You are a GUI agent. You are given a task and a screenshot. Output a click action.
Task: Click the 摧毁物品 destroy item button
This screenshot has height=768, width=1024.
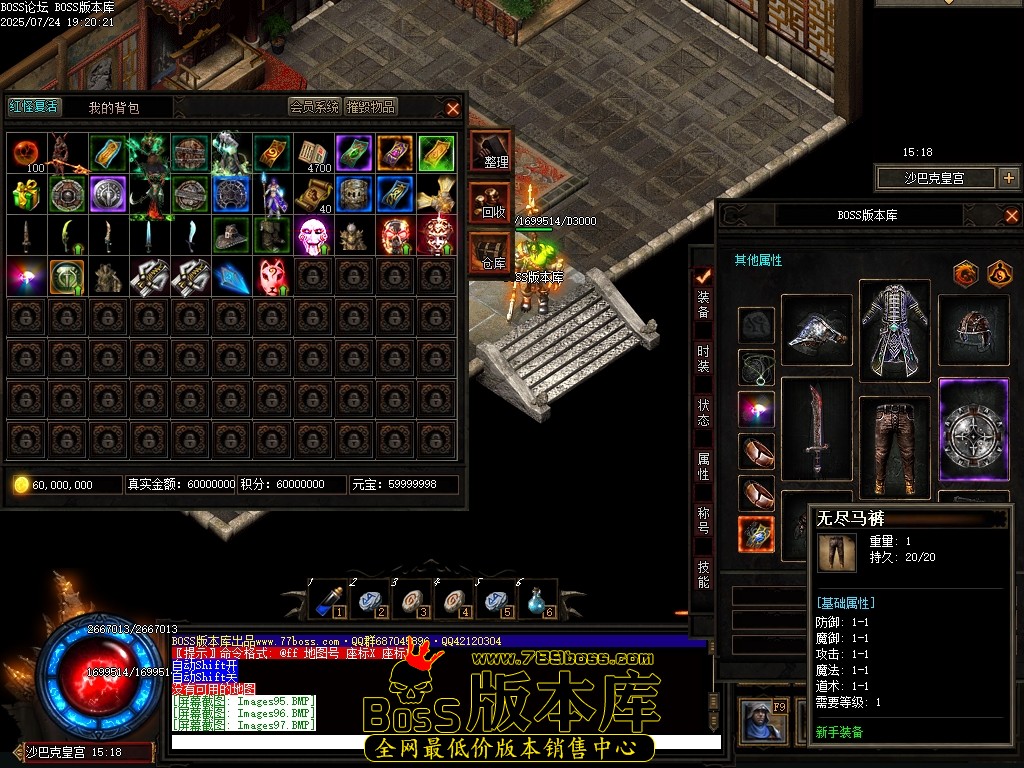371,107
